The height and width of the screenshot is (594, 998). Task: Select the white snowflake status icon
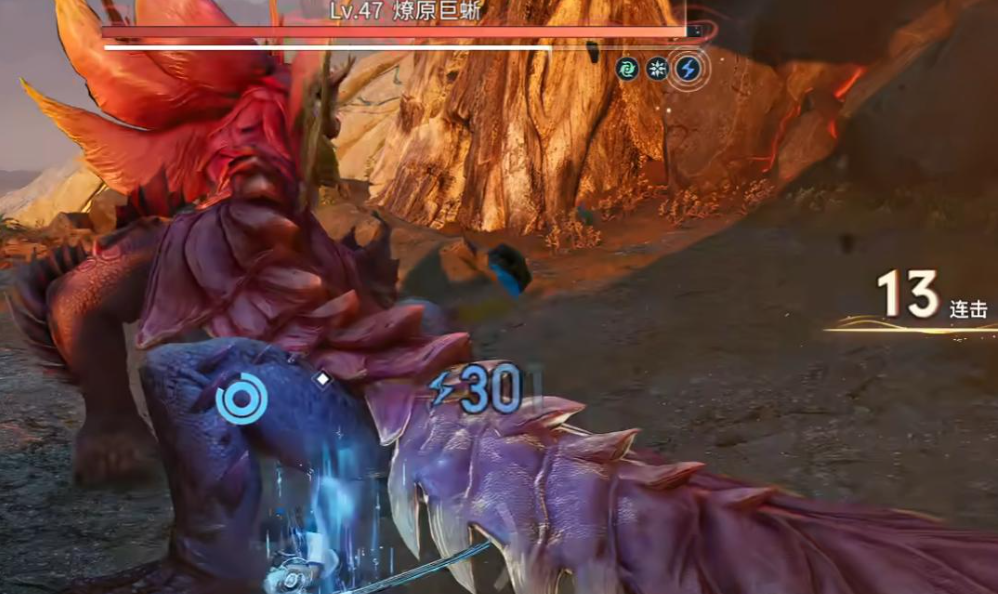tap(658, 69)
